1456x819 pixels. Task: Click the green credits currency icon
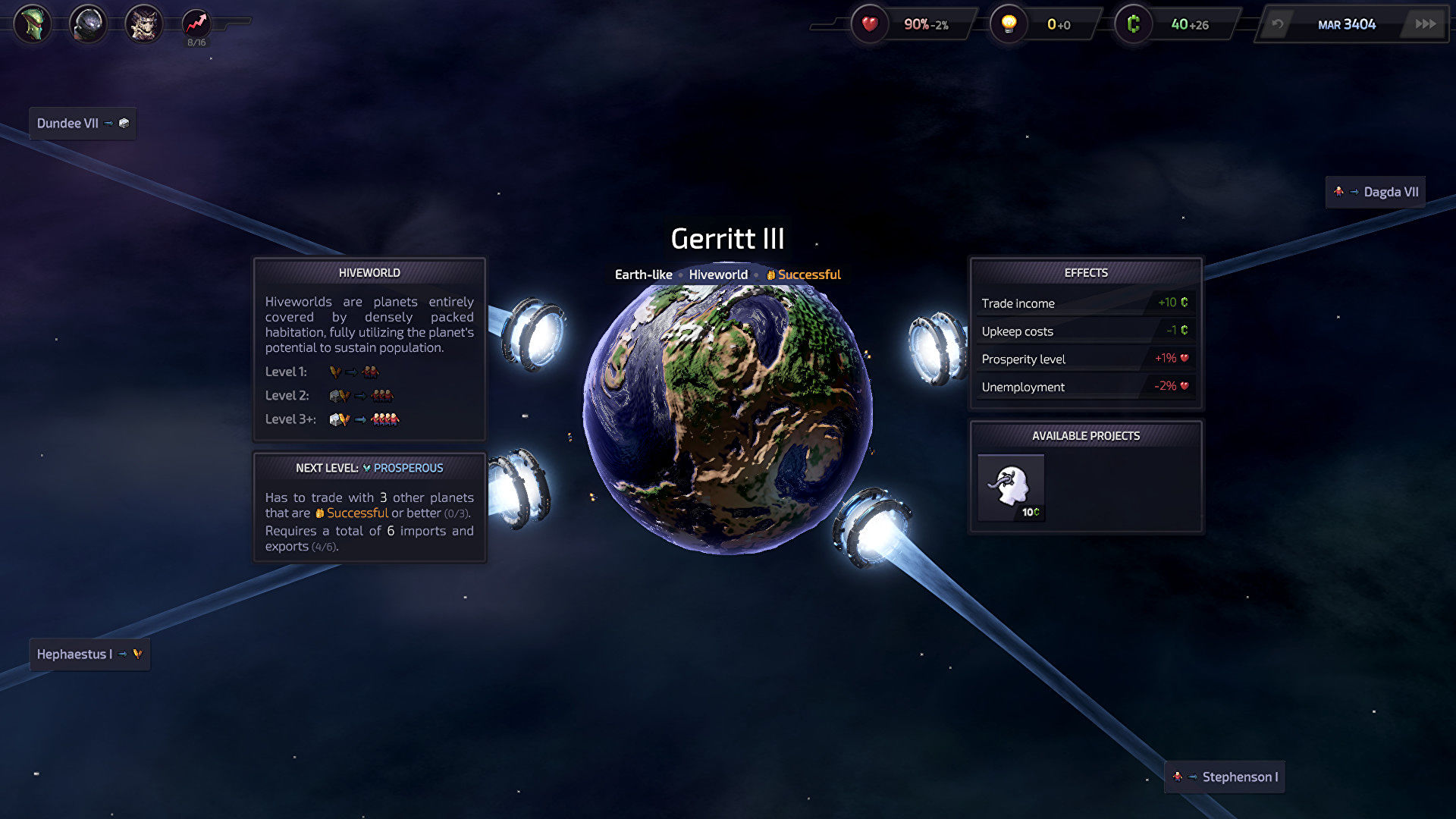(1134, 24)
